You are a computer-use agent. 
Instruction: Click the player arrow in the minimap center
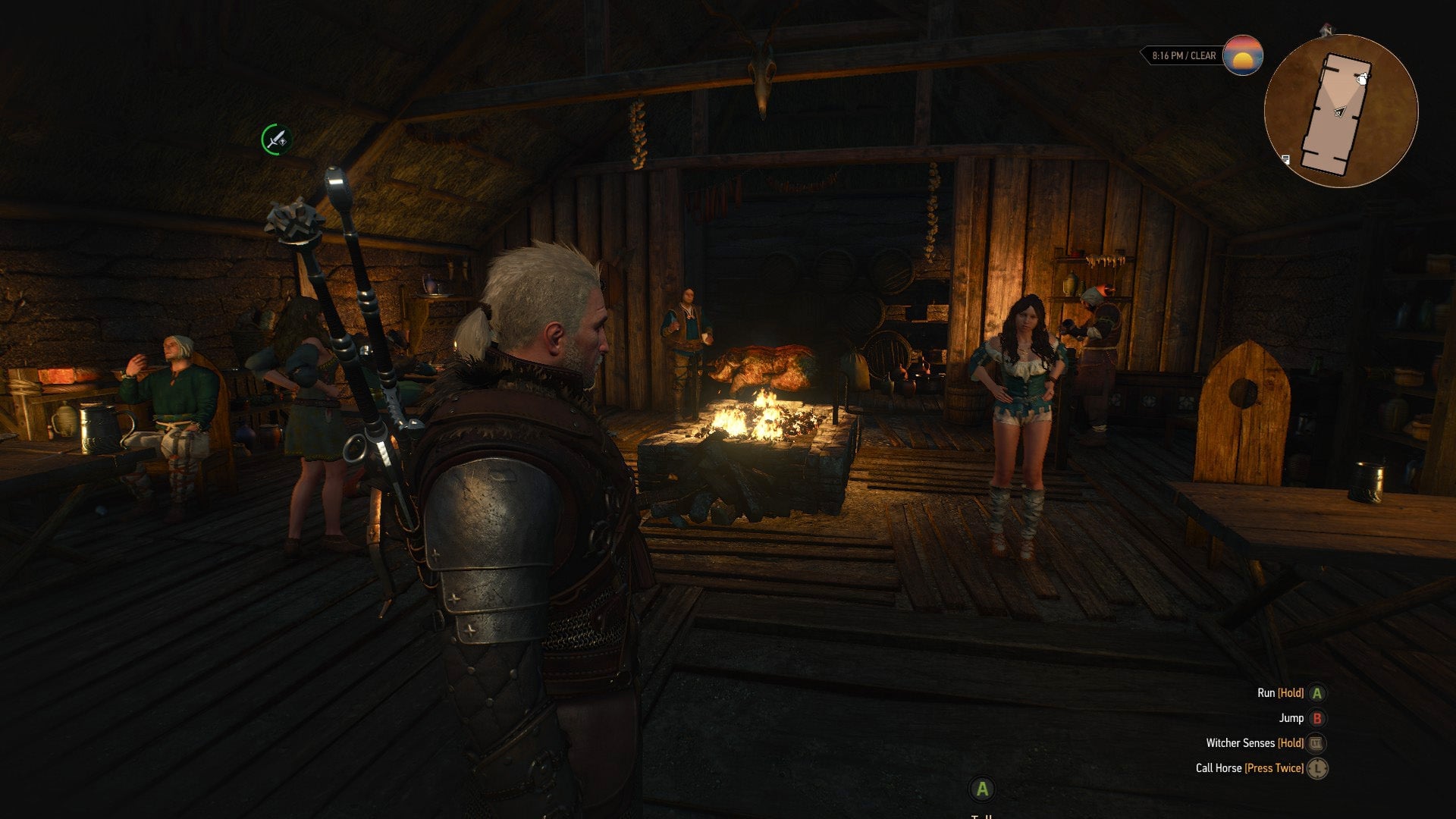pos(1338,111)
